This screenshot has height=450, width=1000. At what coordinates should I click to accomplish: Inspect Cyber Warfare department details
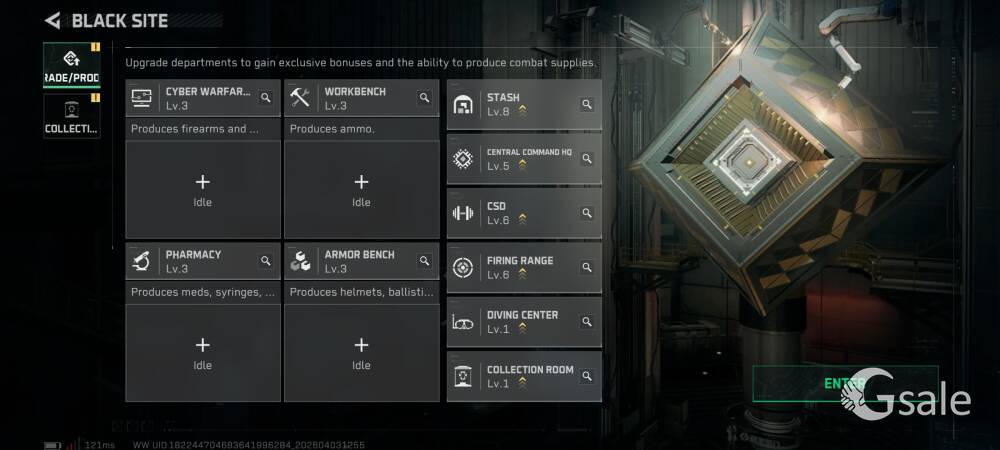266,98
